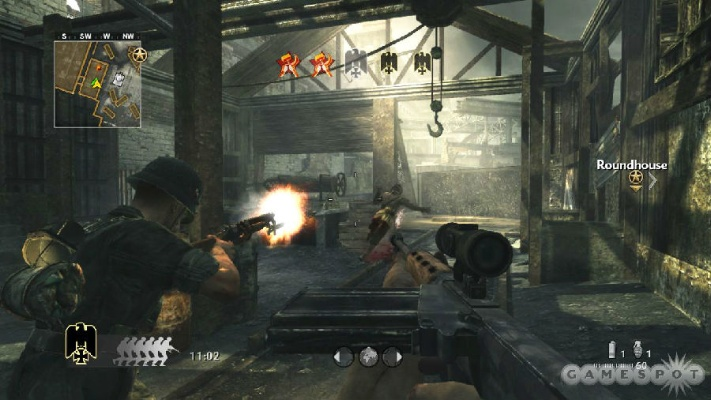This screenshot has width=711, height=400.
Task: Click the right arrow of the bottom selector
Action: 391,355
